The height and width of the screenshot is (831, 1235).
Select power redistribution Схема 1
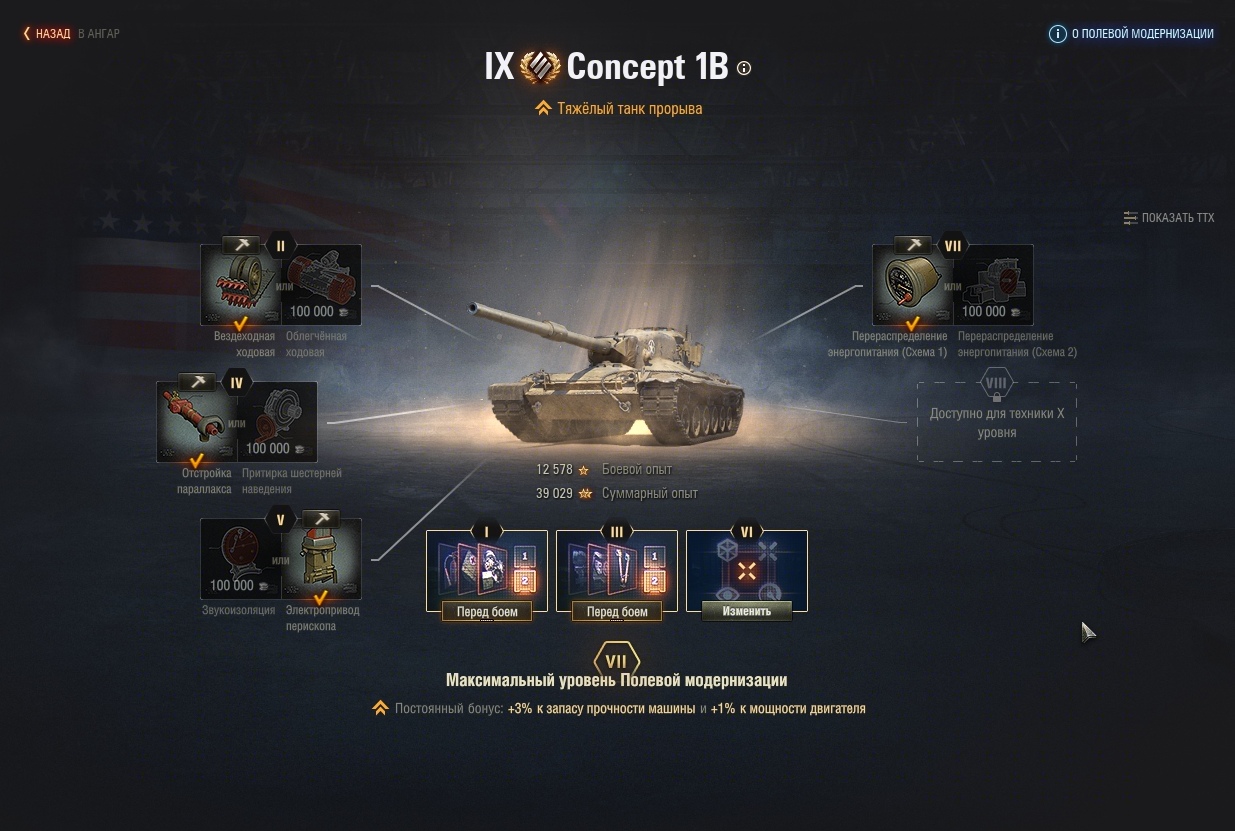(x=912, y=287)
